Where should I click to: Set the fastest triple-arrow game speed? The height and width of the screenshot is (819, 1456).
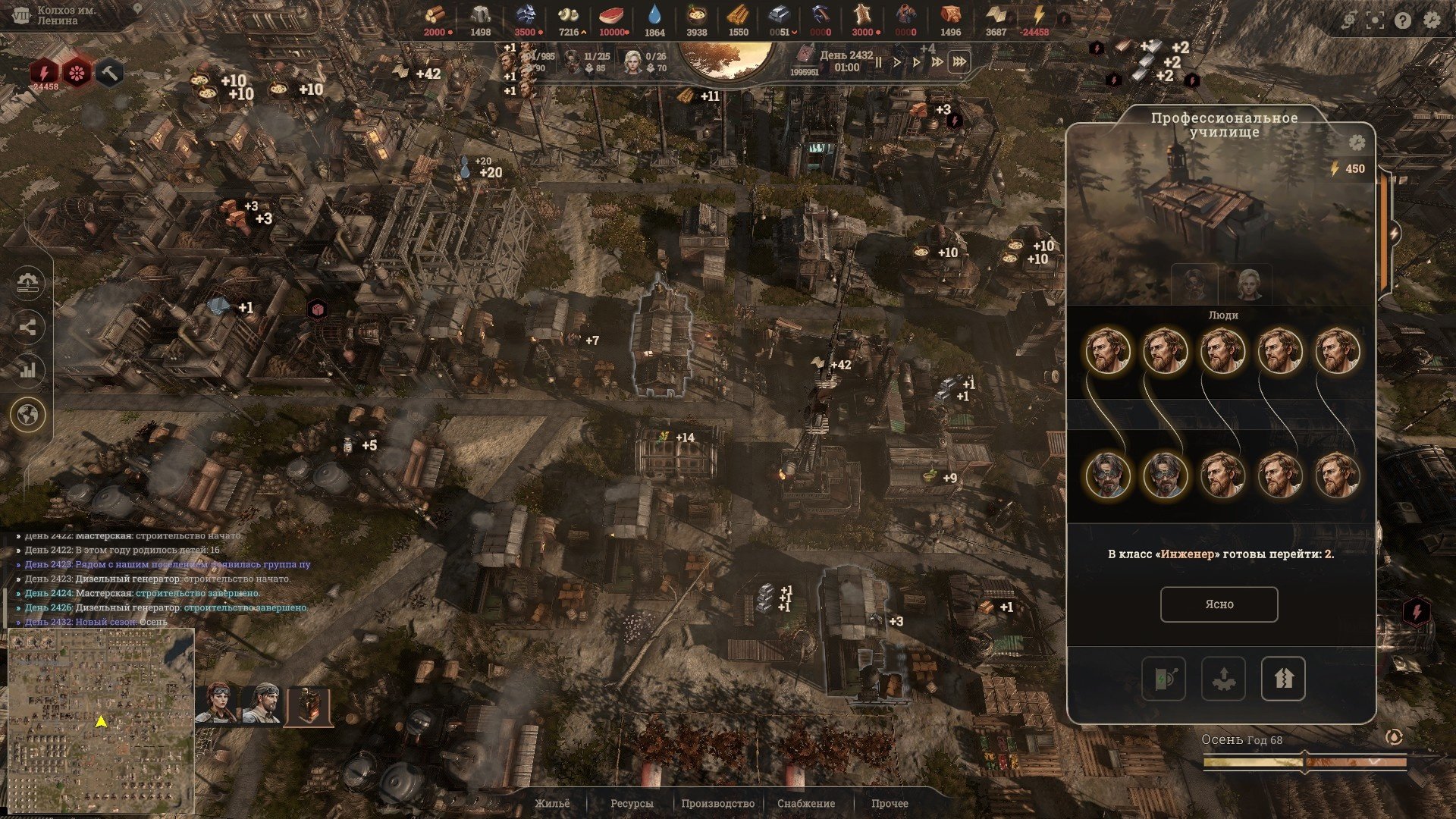[x=959, y=62]
